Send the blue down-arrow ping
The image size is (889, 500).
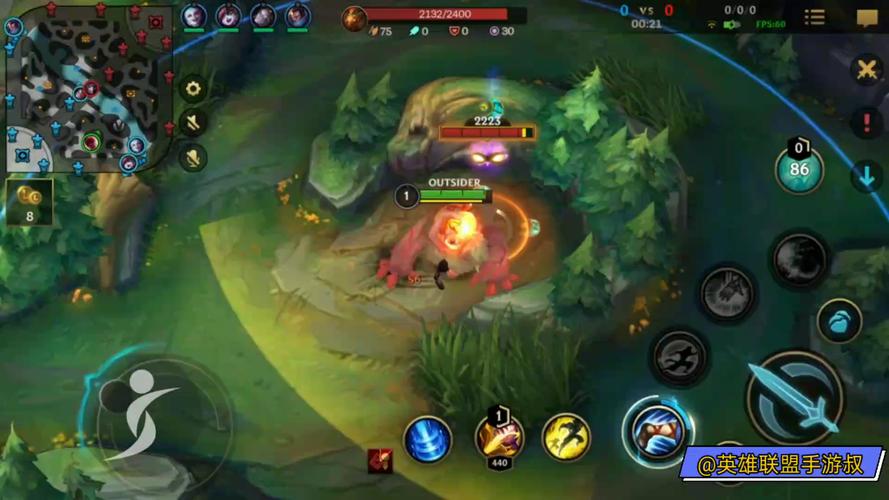866,177
